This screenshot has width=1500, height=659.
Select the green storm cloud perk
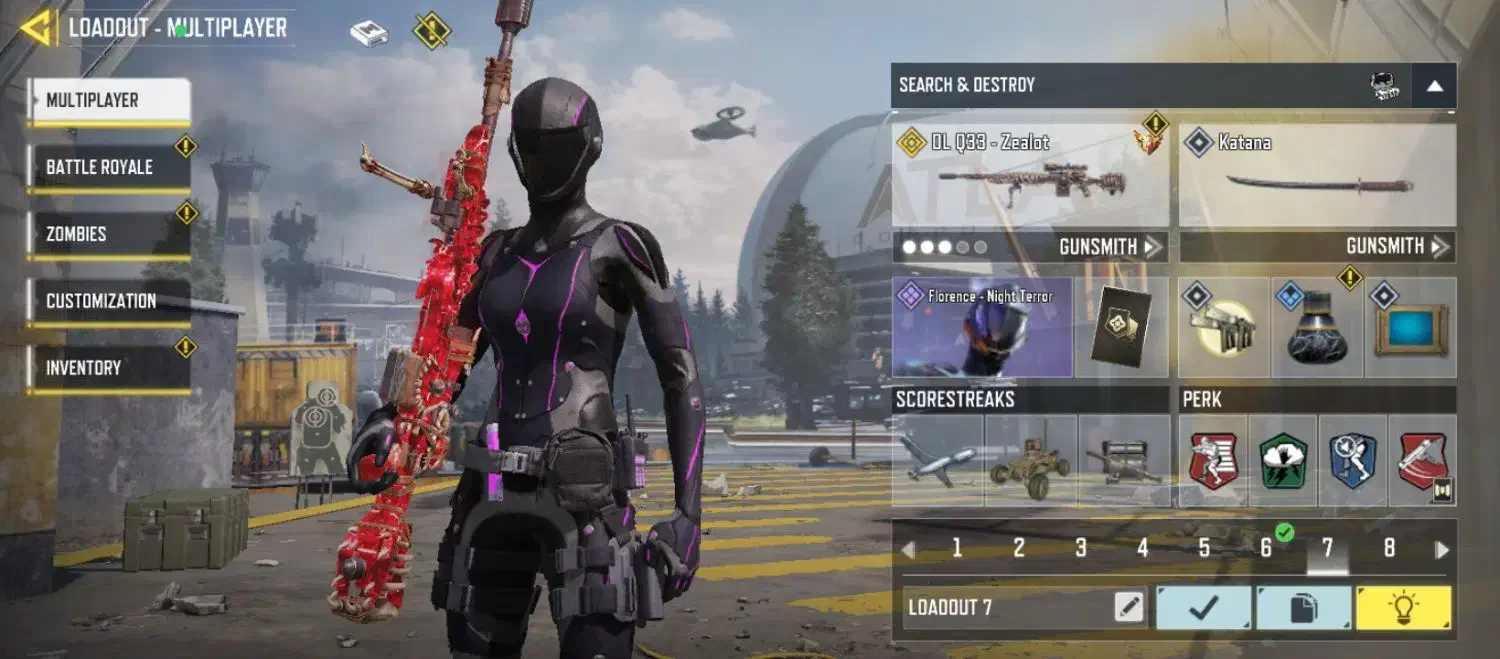click(1283, 461)
